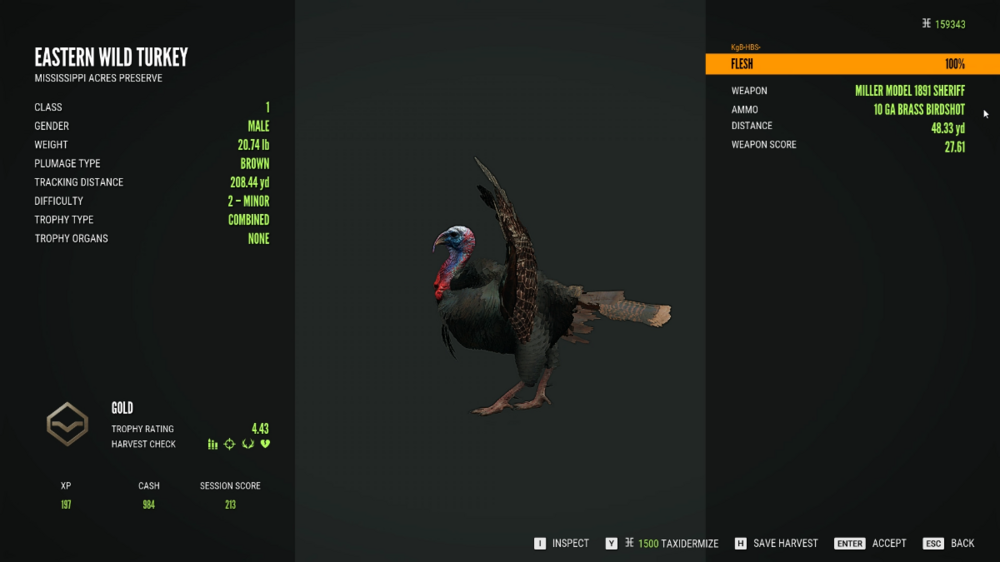Inspect the harvested turkey
1000x562 pixels.
[x=561, y=543]
